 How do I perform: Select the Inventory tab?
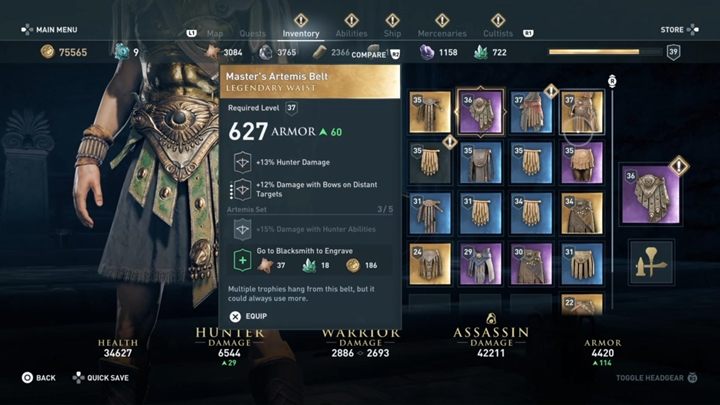(301, 33)
